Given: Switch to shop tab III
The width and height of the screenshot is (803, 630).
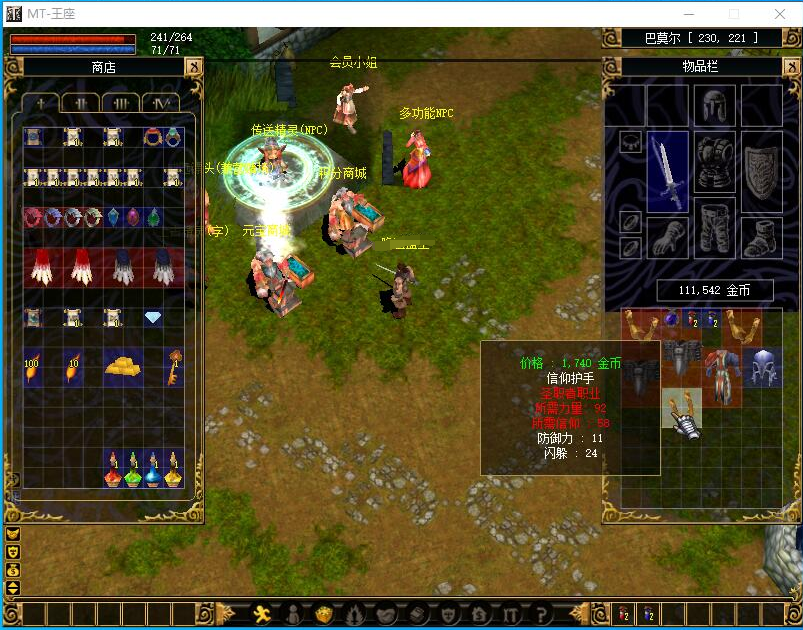Looking at the screenshot, I should (x=120, y=103).
